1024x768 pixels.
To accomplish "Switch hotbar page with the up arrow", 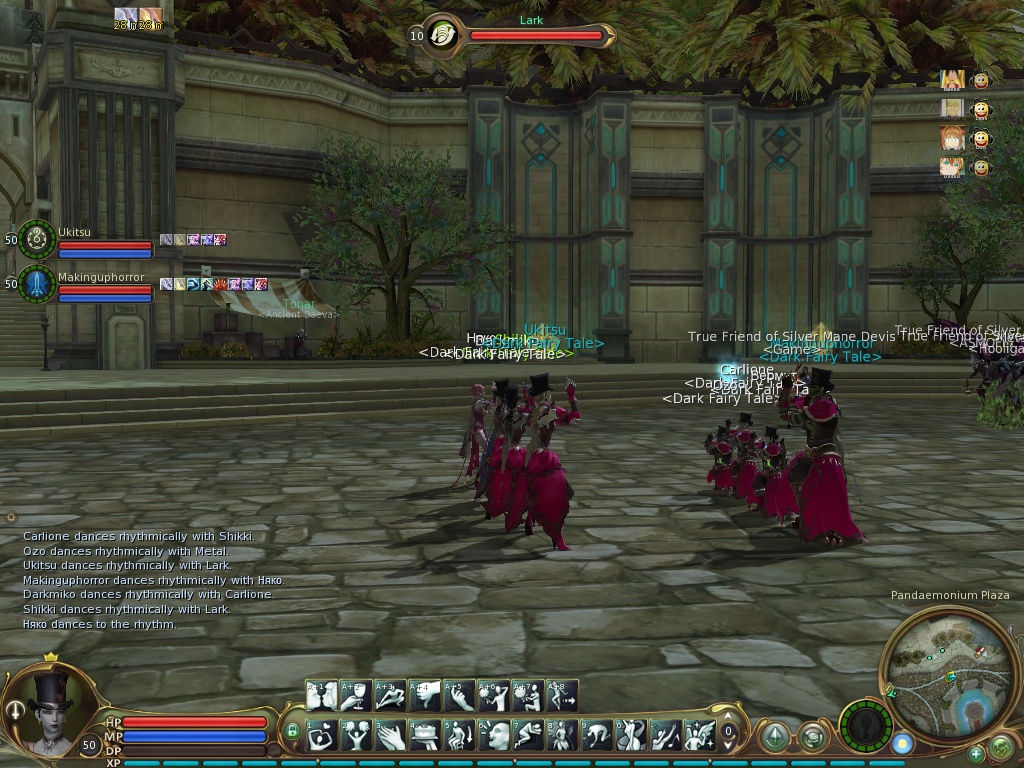I will click(x=728, y=716).
